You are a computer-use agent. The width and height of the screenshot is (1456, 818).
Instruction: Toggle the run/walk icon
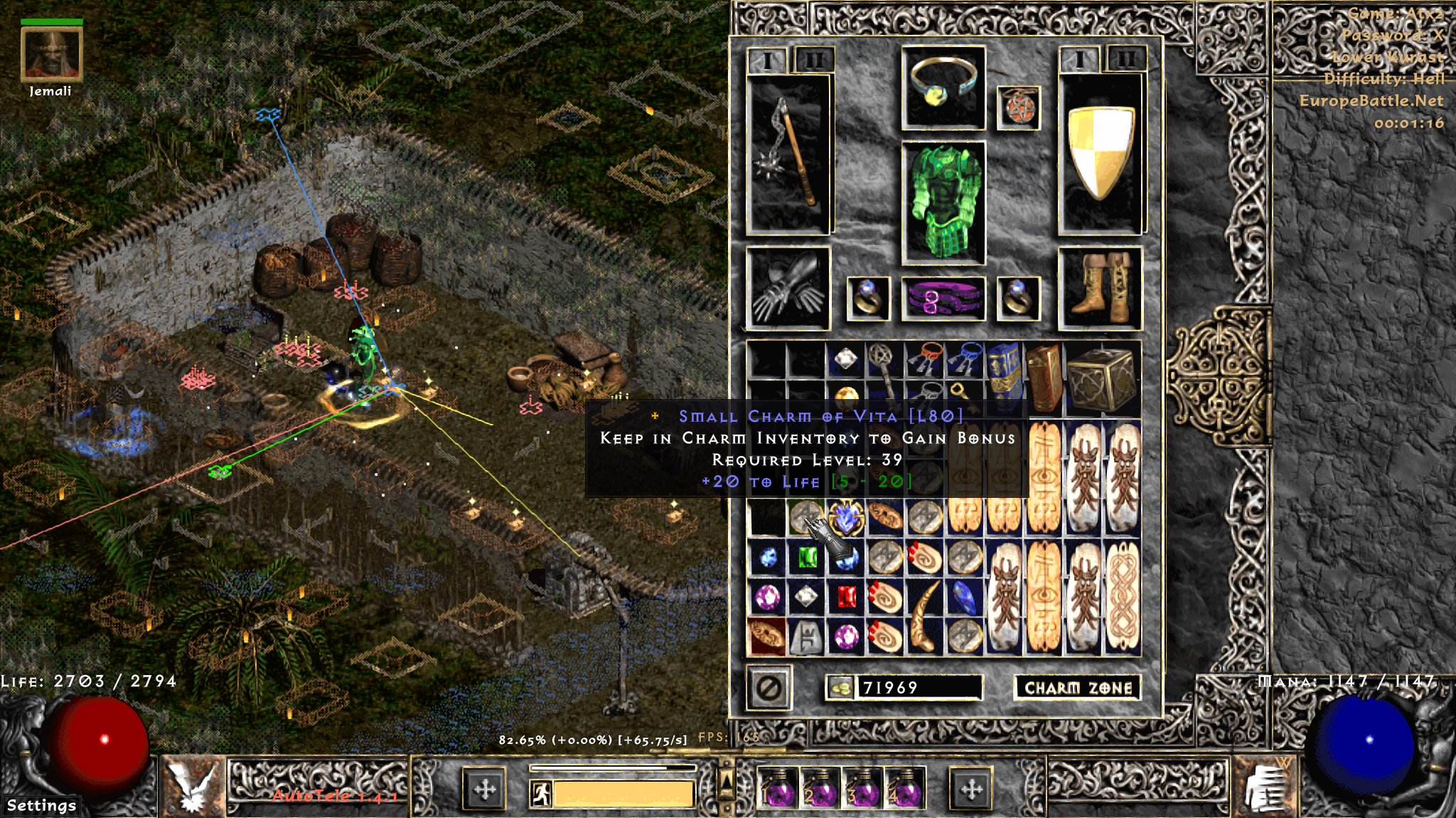(x=541, y=794)
